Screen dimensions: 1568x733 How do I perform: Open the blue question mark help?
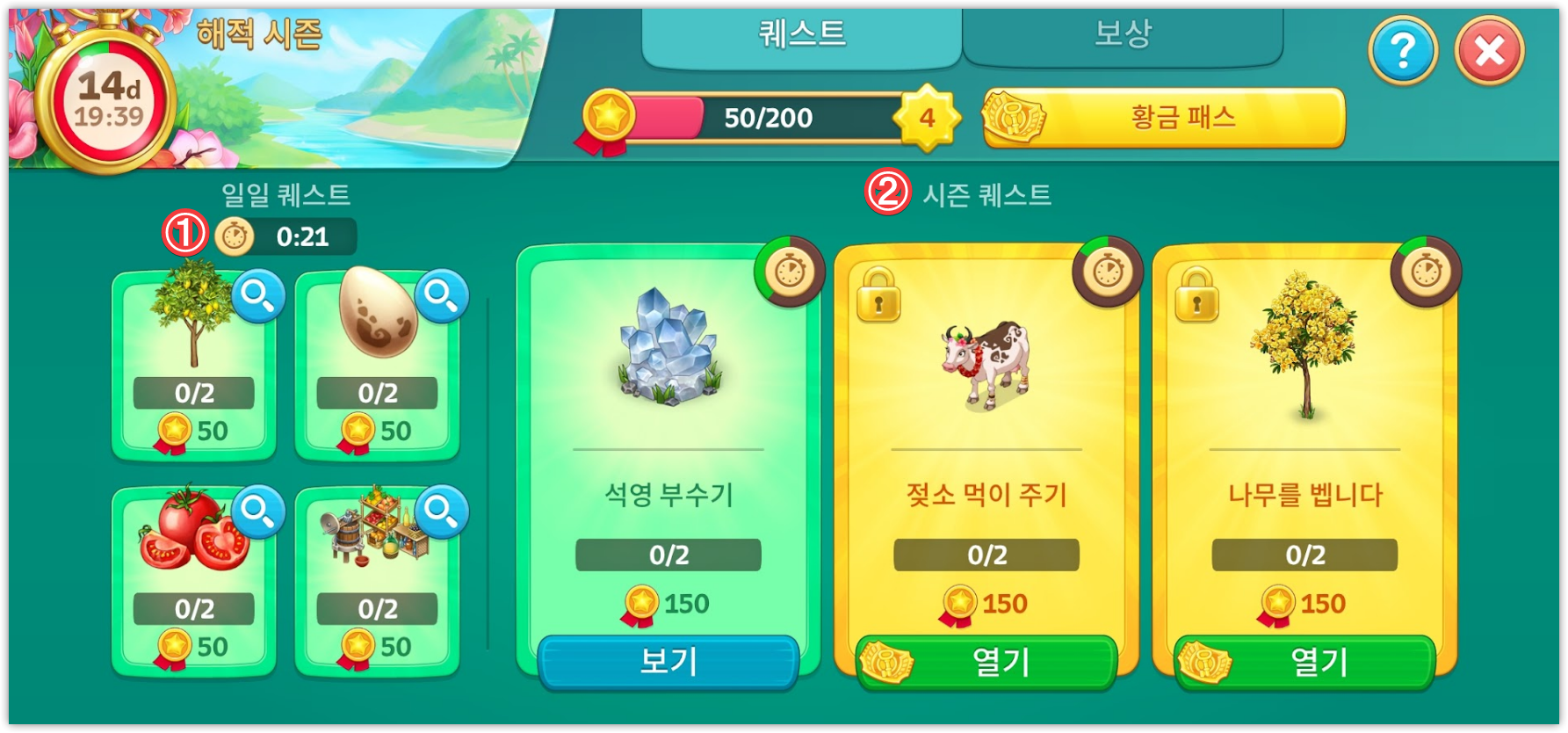point(1403,52)
